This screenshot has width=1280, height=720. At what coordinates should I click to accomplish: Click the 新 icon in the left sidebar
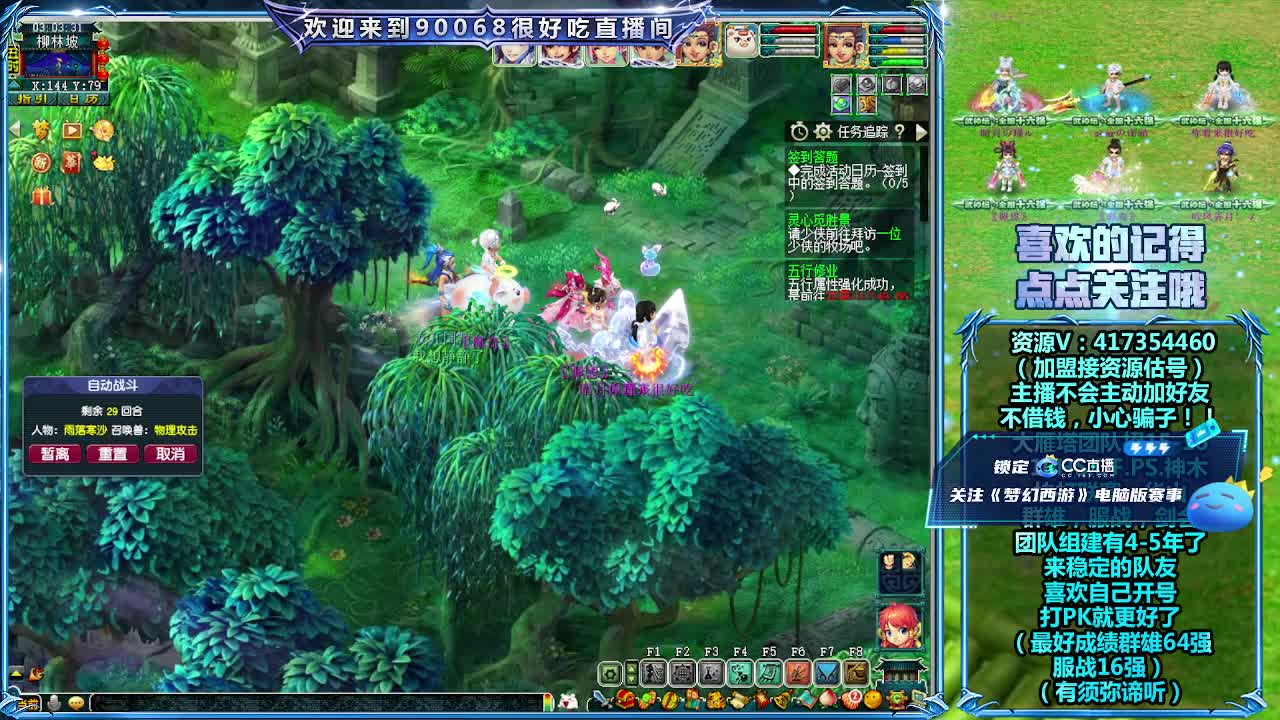coord(41,163)
